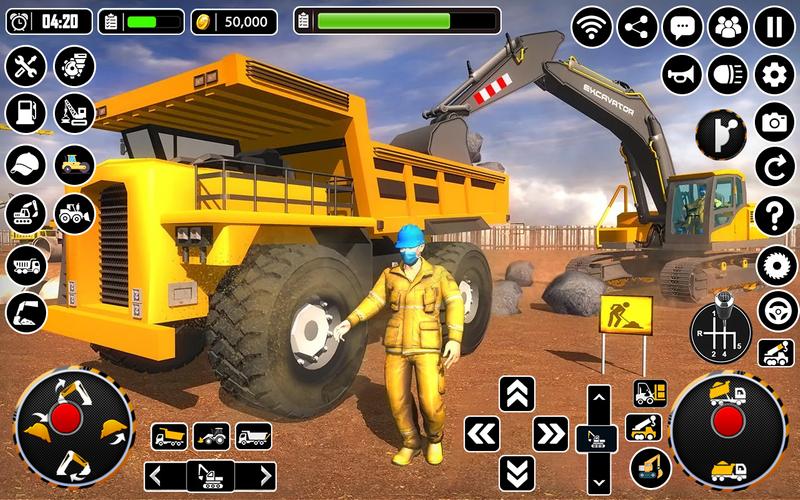Tap the fuel pump icon
The image size is (800, 500).
(x=25, y=113)
